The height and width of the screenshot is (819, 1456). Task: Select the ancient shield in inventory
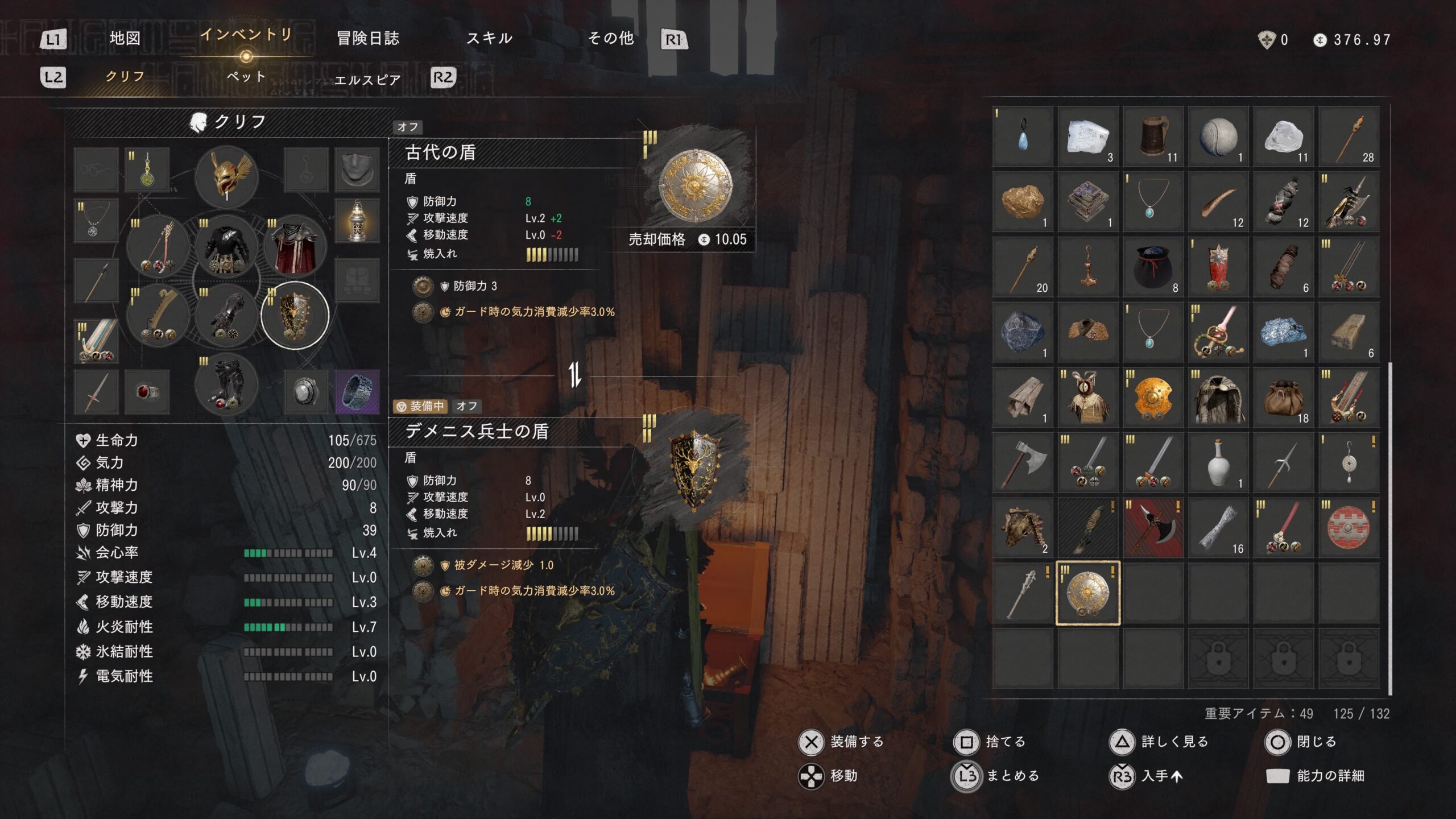[x=1087, y=593]
